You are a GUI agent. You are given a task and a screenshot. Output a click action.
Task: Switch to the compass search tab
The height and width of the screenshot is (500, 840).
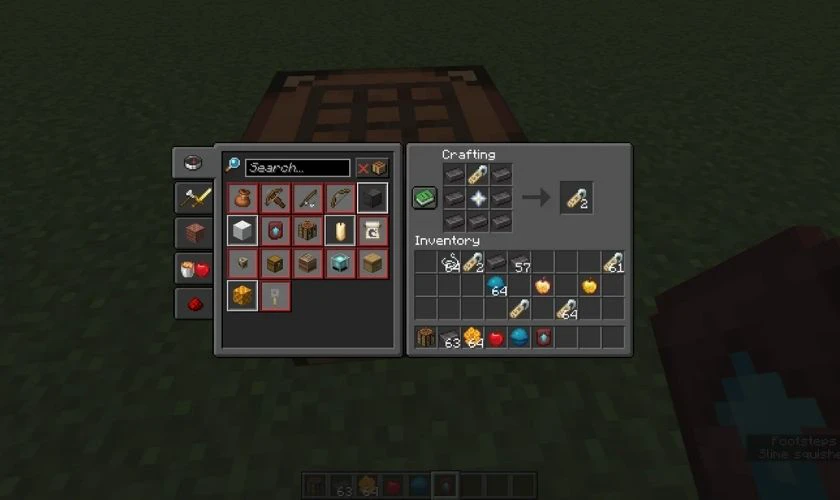tap(194, 163)
